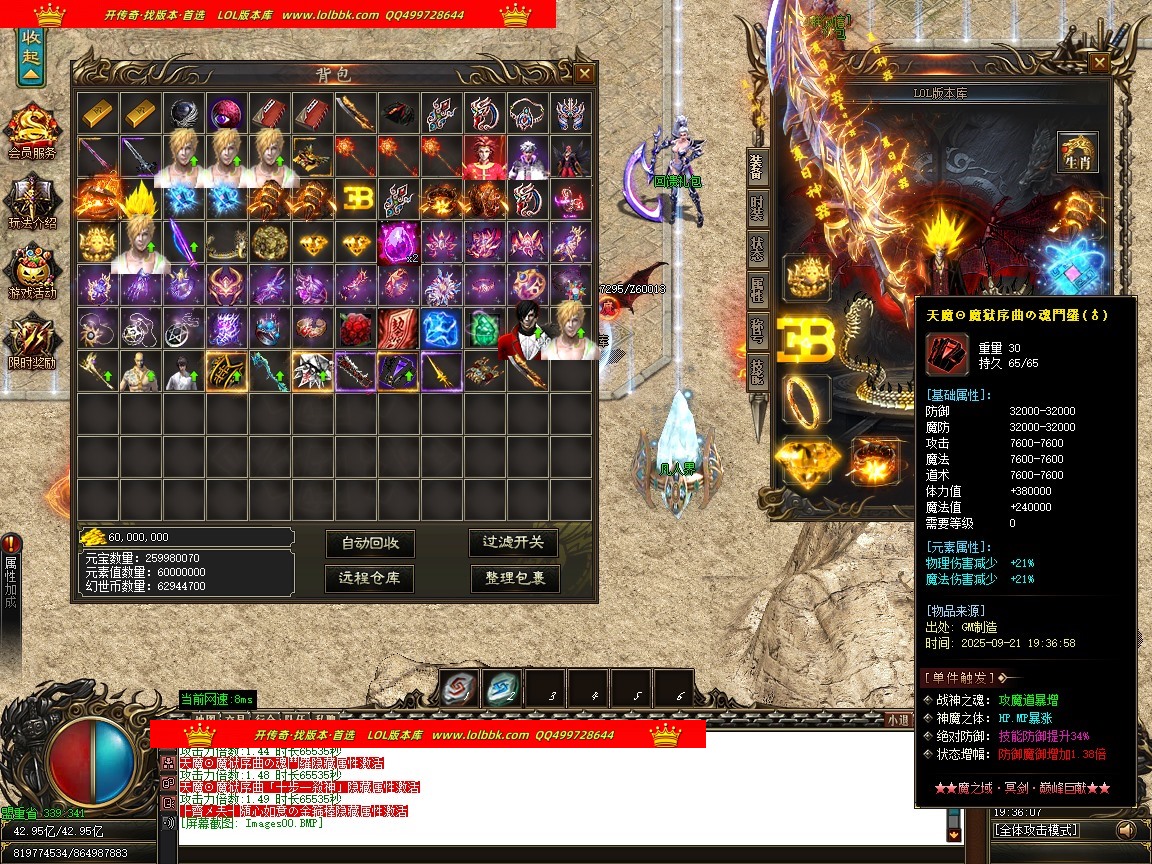Show the 技能 skills tab
Screen dimensions: 1152x864
click(758, 372)
